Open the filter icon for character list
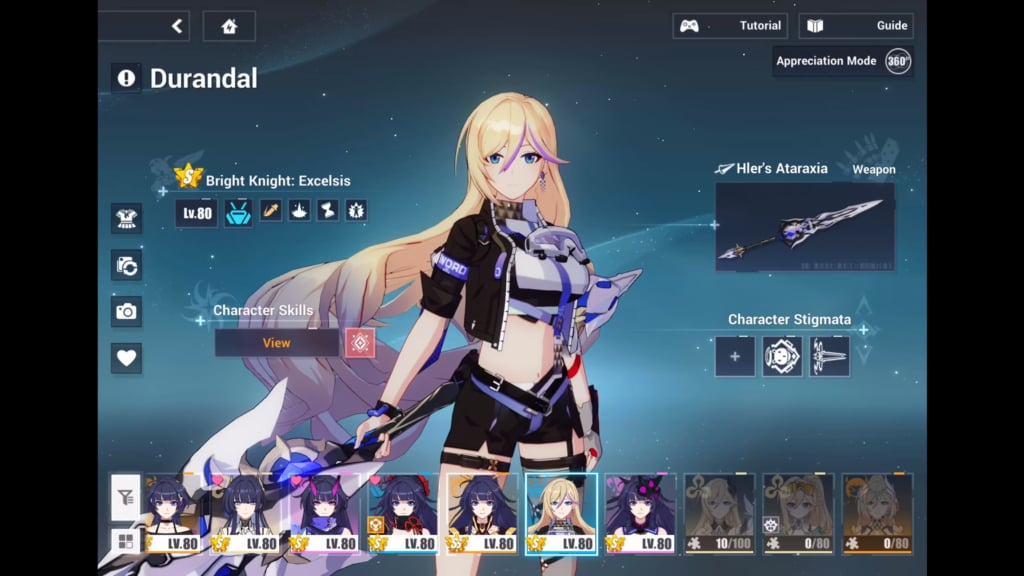1024x576 pixels. click(x=126, y=497)
